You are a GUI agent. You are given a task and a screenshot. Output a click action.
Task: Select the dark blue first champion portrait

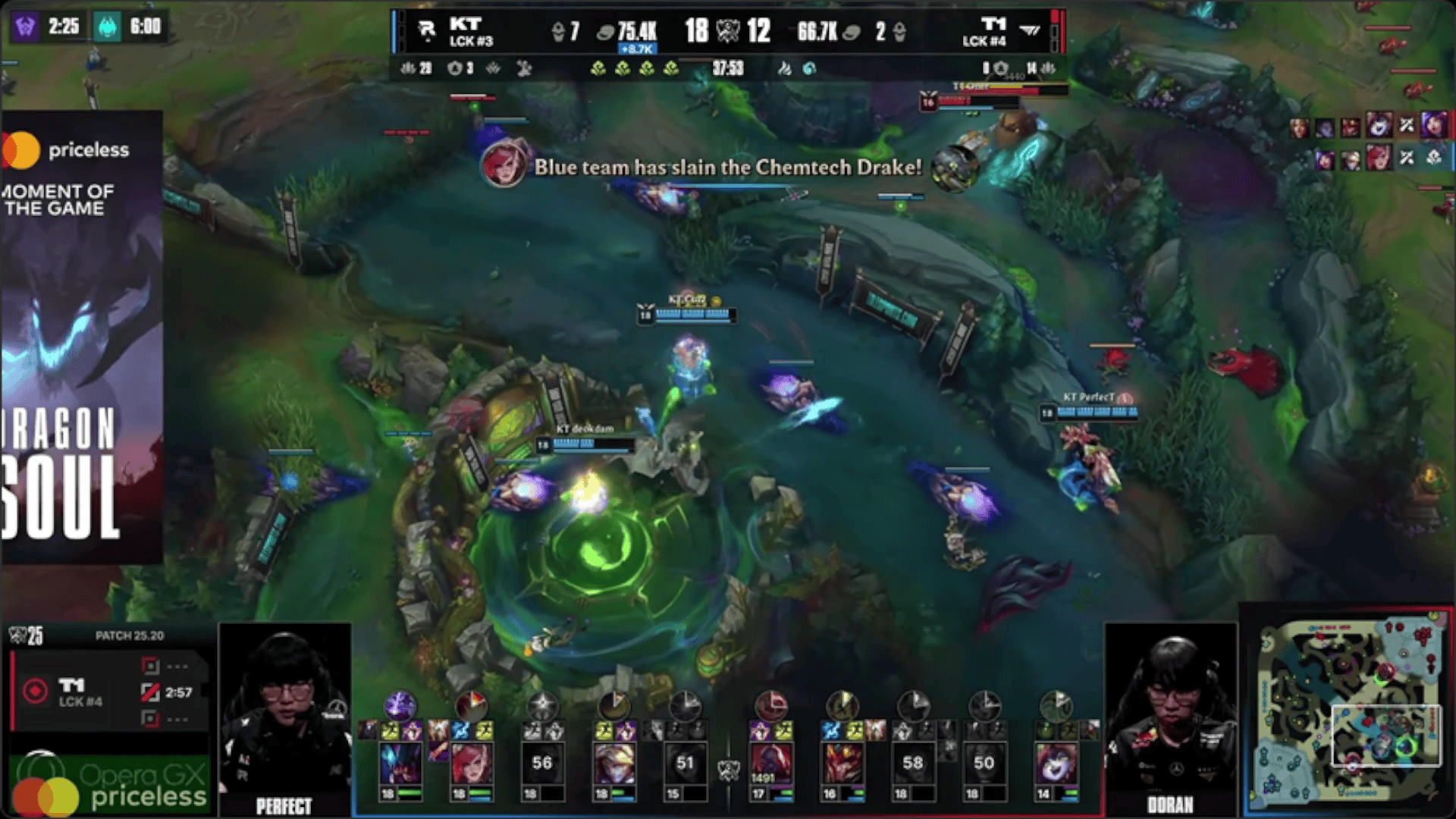click(x=400, y=763)
